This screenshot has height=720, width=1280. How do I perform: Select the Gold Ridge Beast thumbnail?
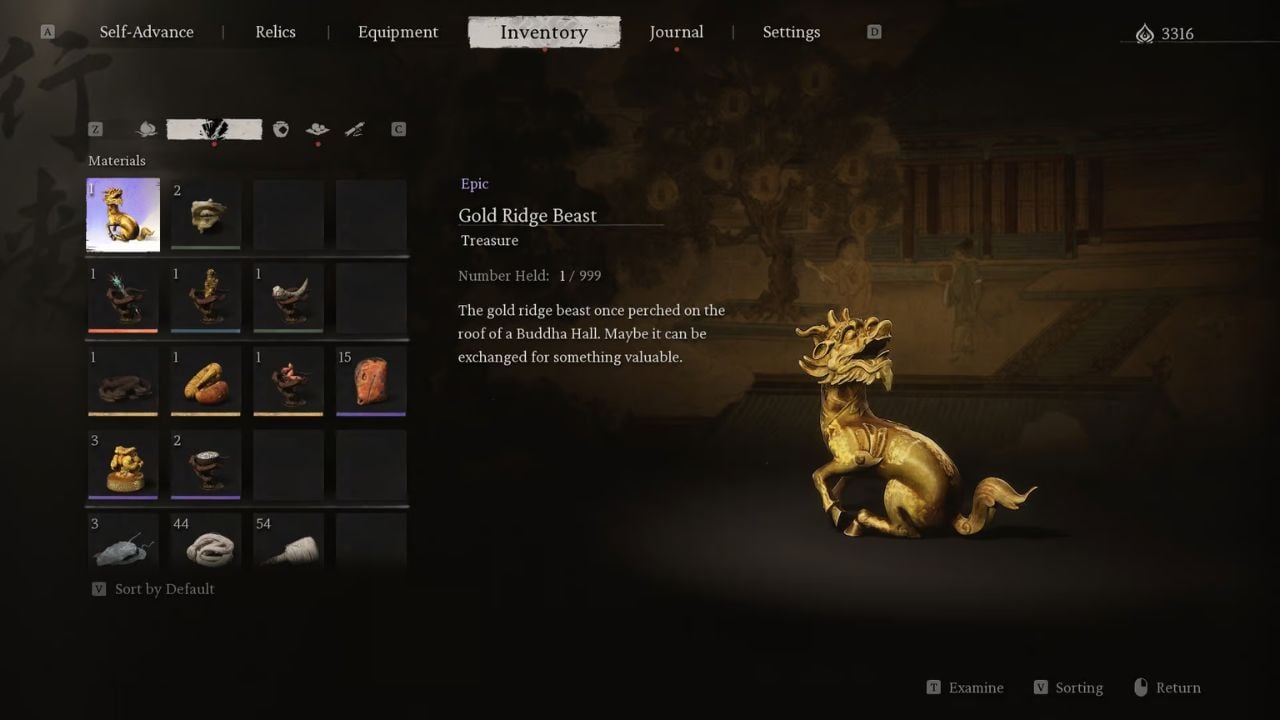coord(122,214)
